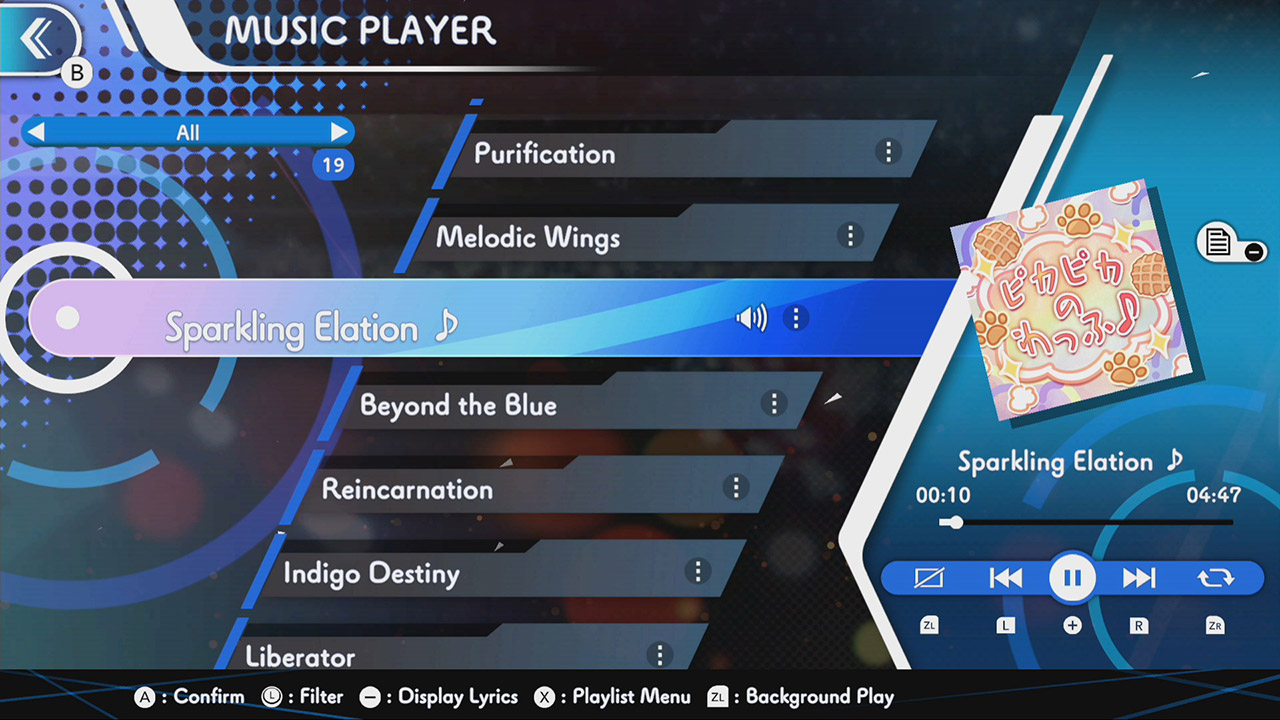Screen dimensions: 1280x720
Task: Show options for Beyond the Blue
Action: coord(773,403)
